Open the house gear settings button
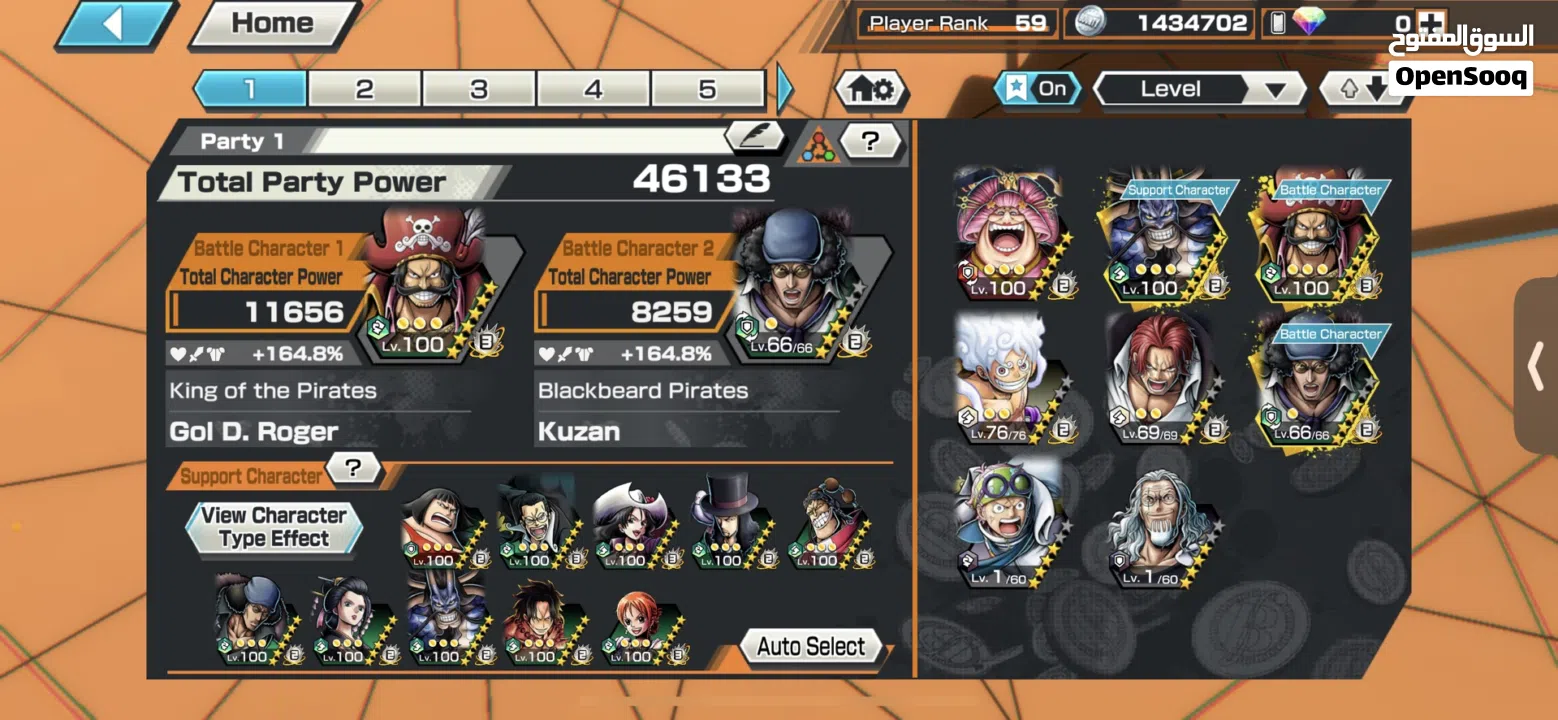Screen dimensions: 1558x720 coord(870,90)
